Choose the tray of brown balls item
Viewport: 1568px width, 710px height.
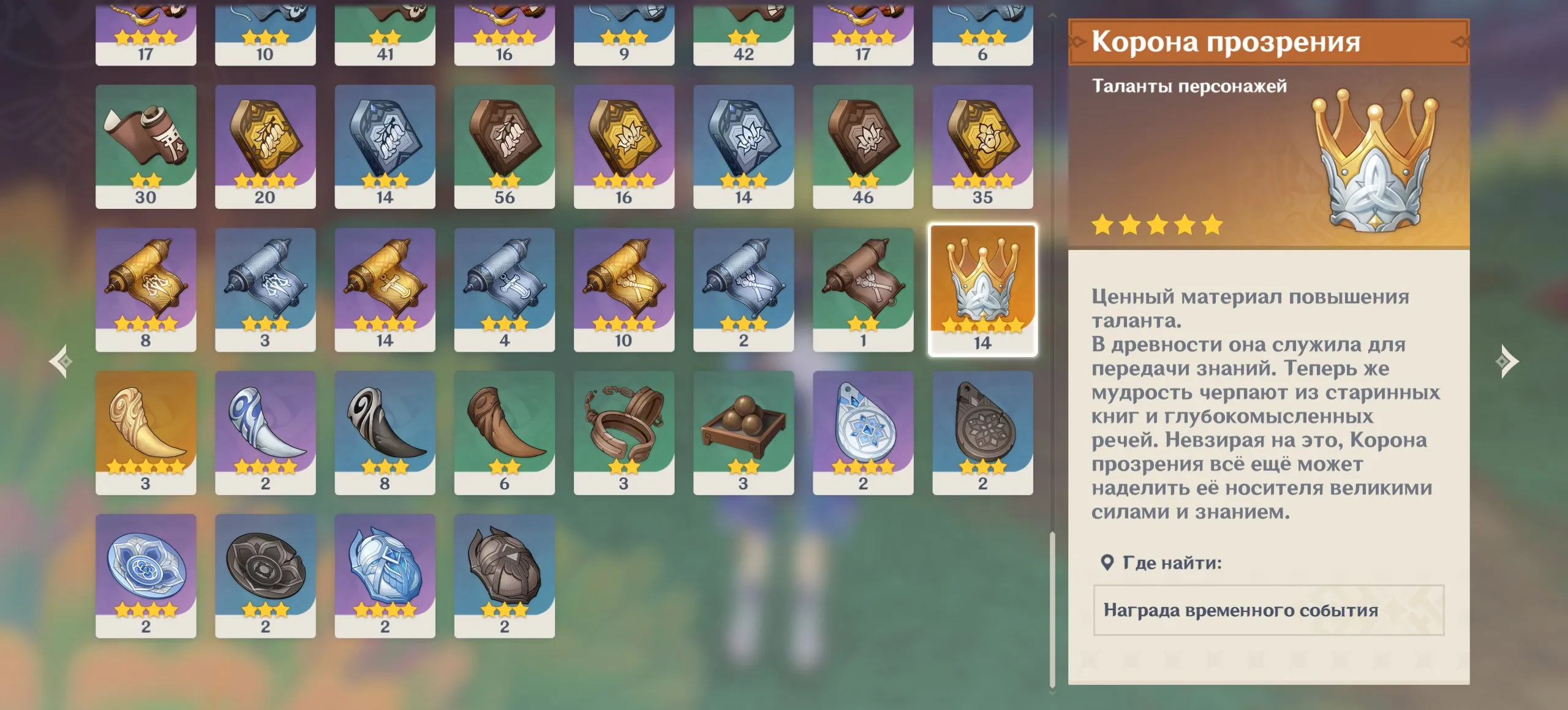[743, 432]
